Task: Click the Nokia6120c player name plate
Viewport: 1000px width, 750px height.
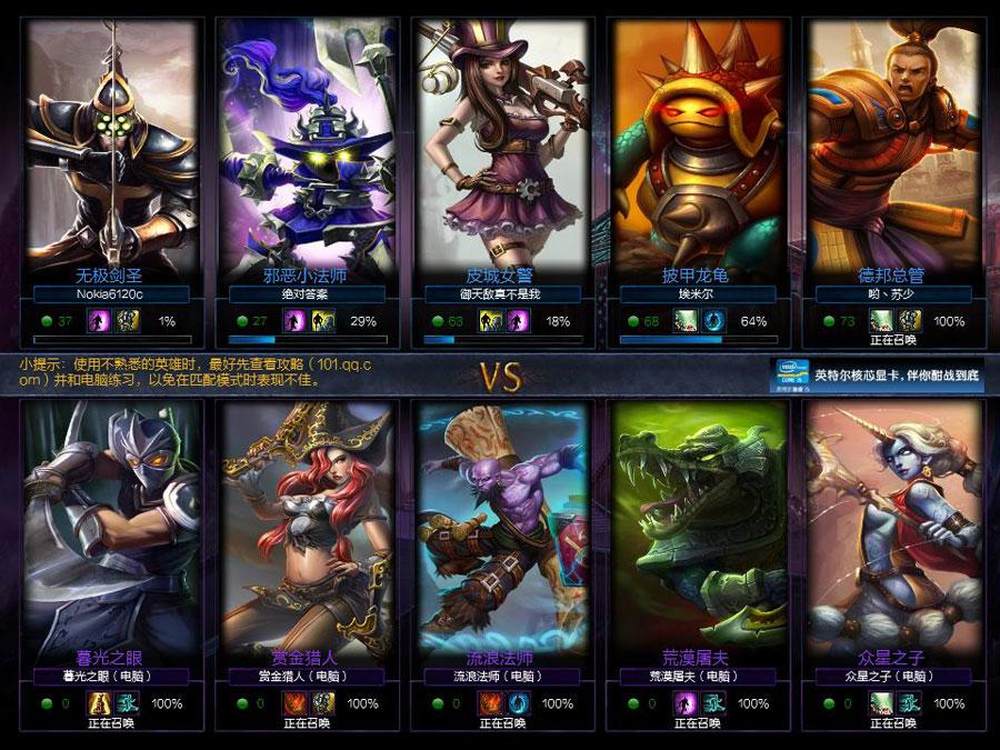Action: [112, 295]
